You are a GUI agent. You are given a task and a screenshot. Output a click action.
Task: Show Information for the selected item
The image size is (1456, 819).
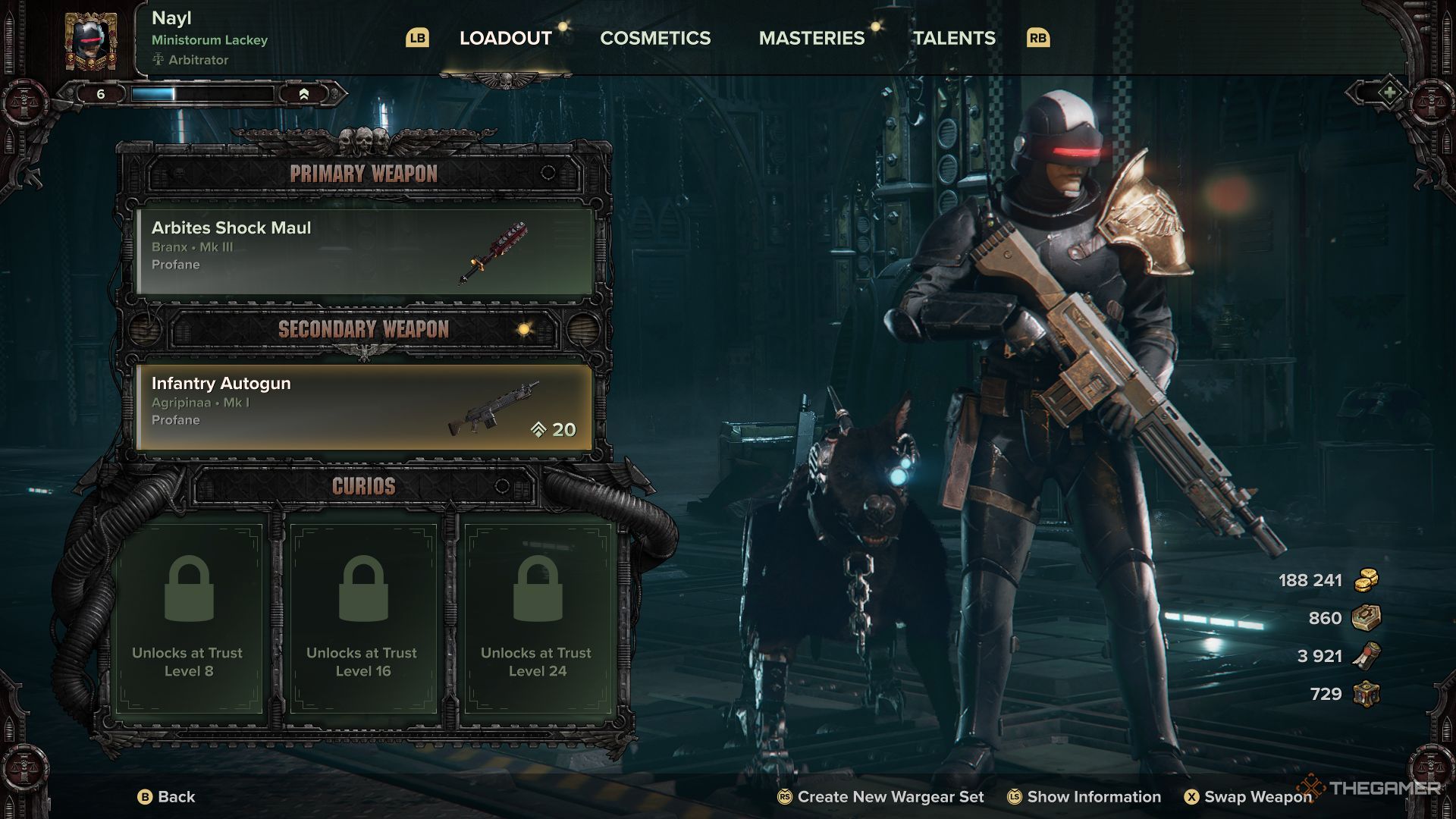click(x=1084, y=796)
